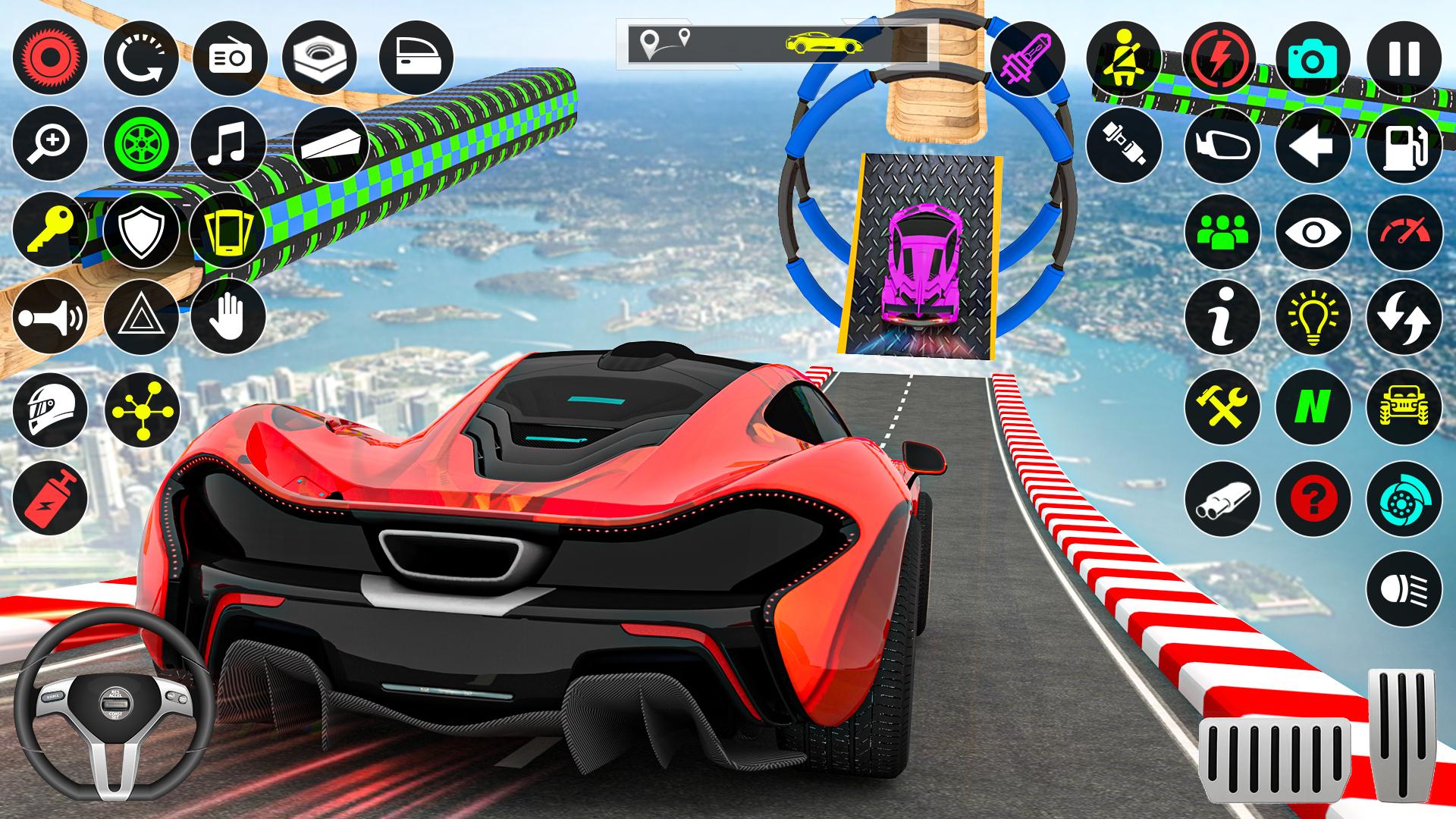Tap the music note button
The width and height of the screenshot is (1456, 819).
[228, 144]
